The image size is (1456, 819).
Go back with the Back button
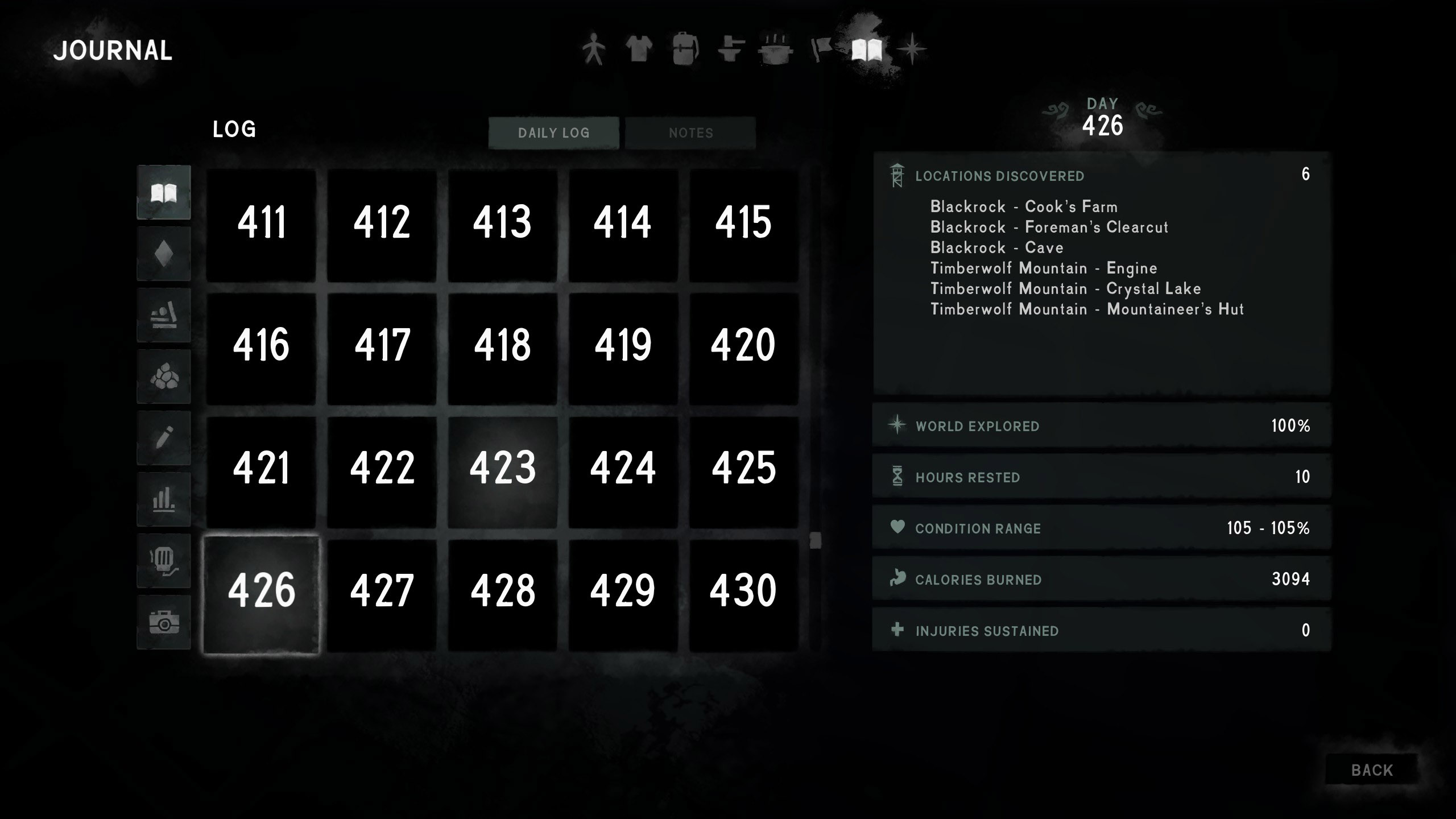(1371, 770)
